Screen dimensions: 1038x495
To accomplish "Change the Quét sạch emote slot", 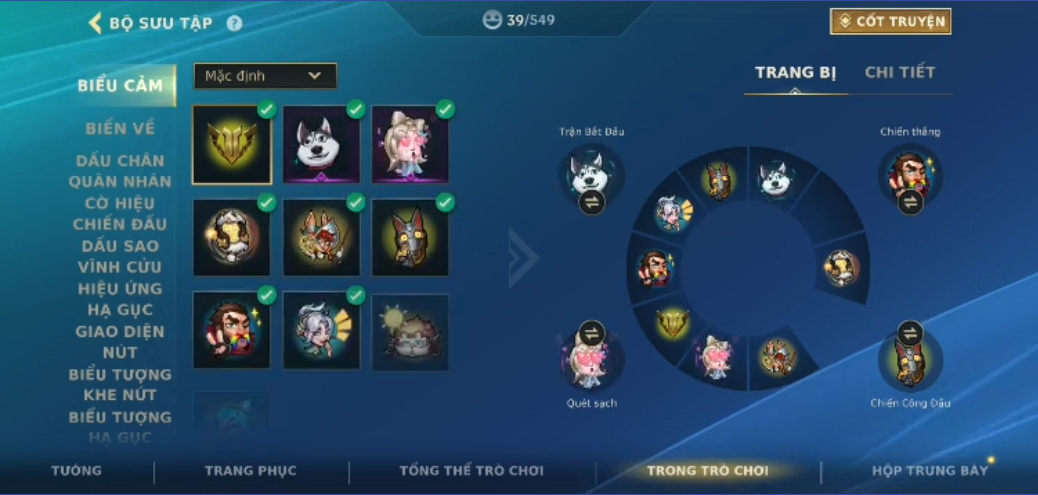I will click(591, 332).
